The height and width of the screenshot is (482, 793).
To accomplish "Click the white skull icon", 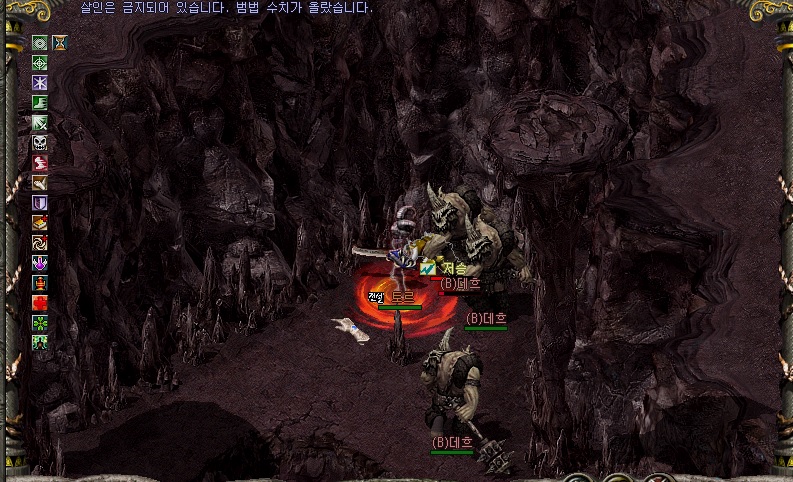I will tap(40, 143).
